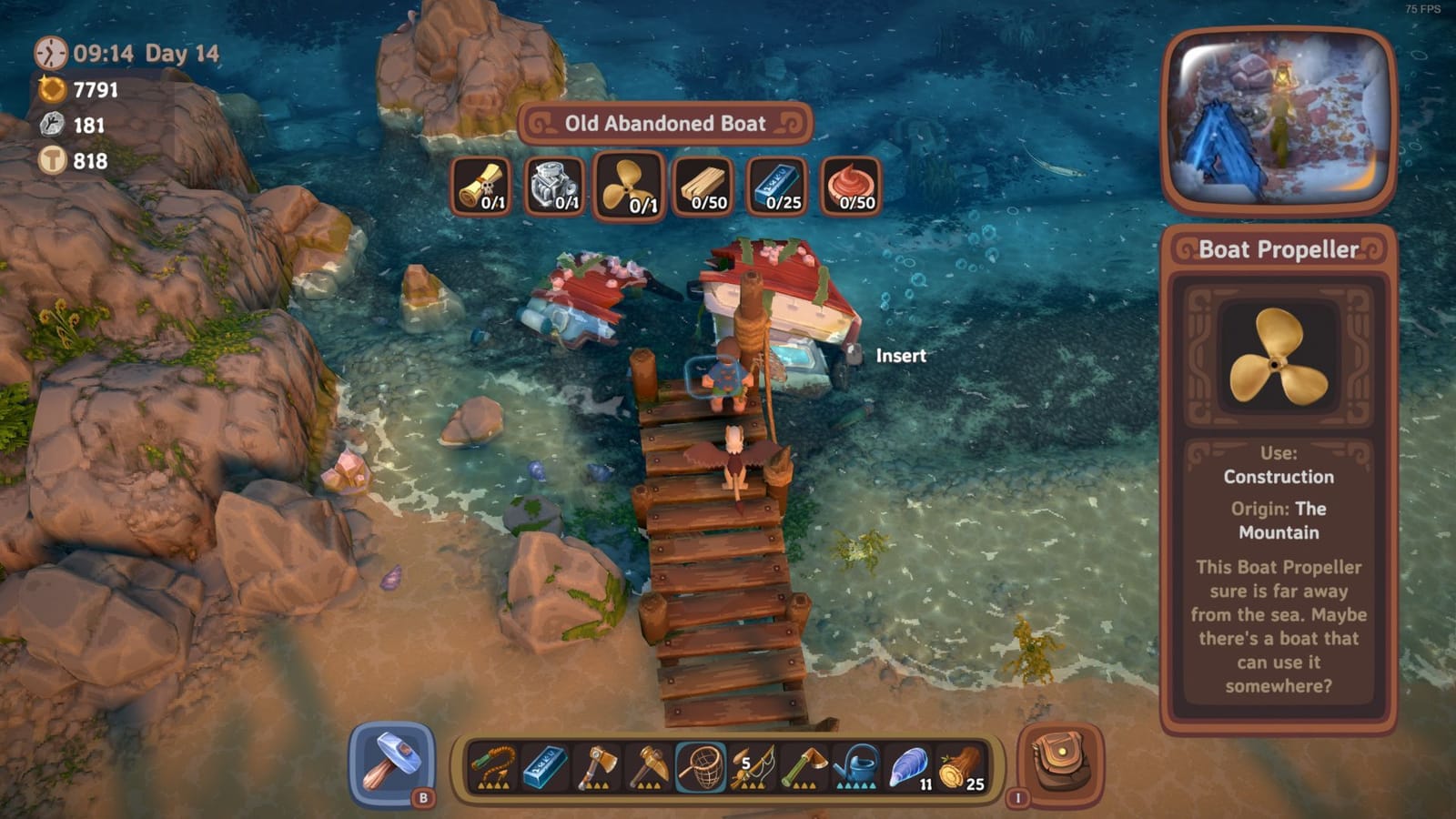Select the mussel stack showing 11

(907, 769)
